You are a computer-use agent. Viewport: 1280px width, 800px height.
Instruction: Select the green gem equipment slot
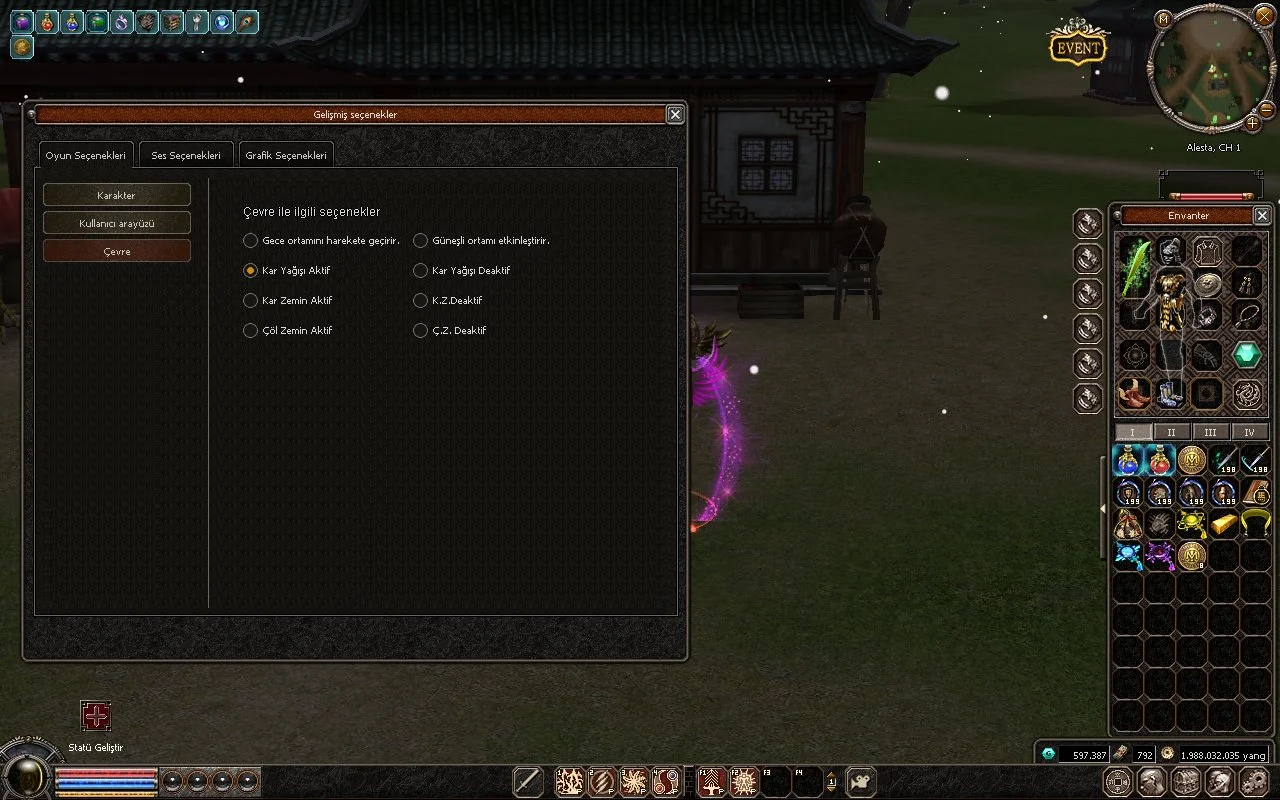[1246, 354]
